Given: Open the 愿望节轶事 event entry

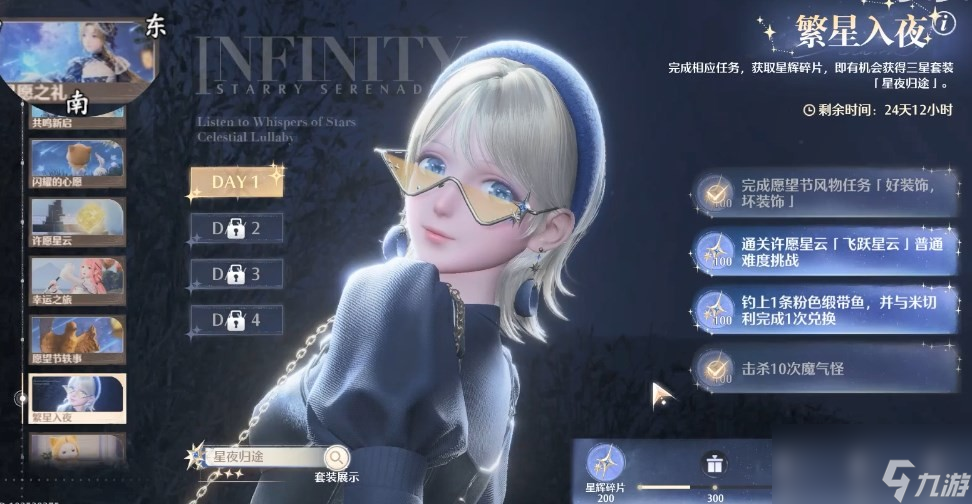Looking at the screenshot, I should [77, 340].
